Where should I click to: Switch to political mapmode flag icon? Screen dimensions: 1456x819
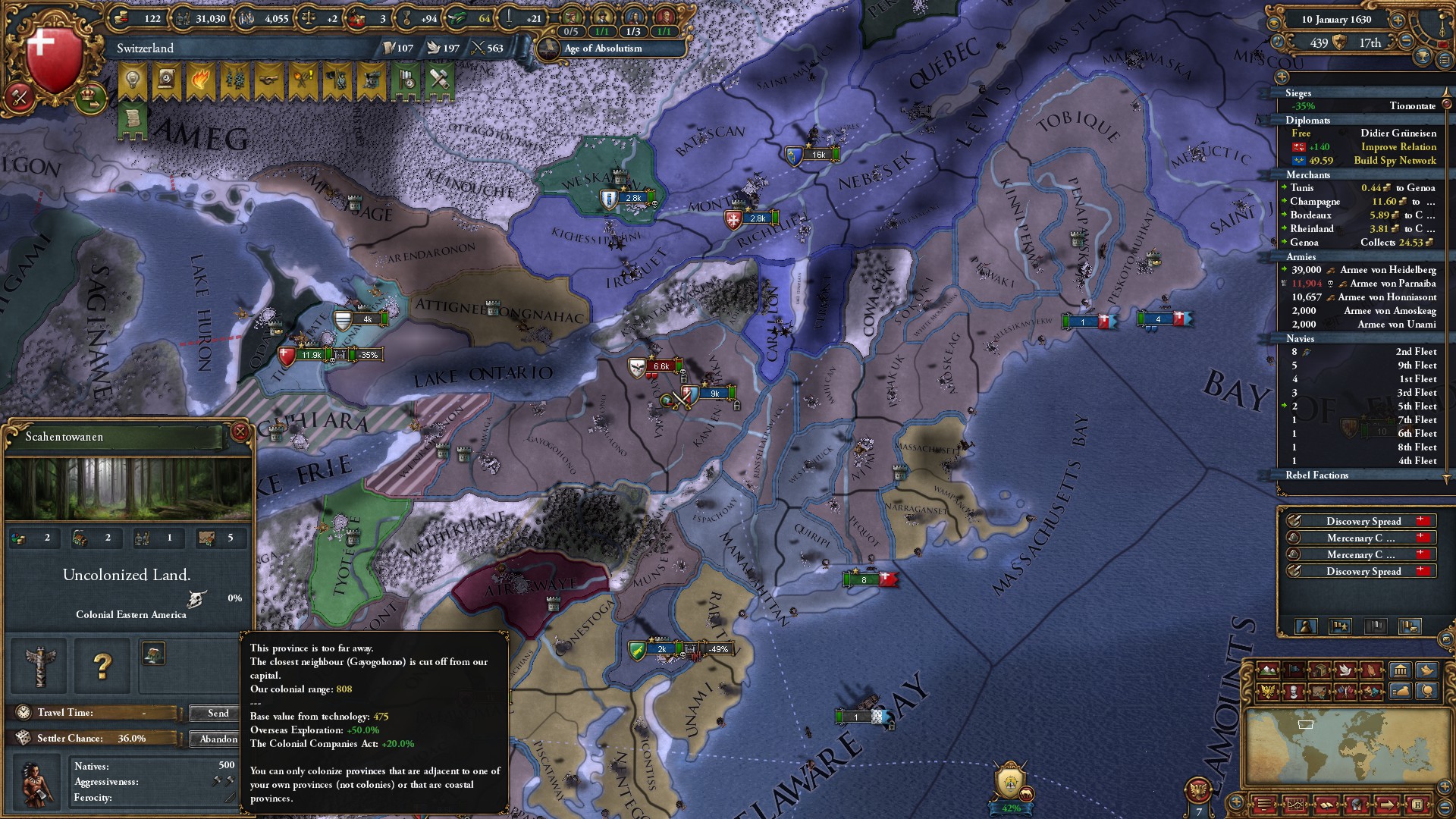pos(1294,670)
